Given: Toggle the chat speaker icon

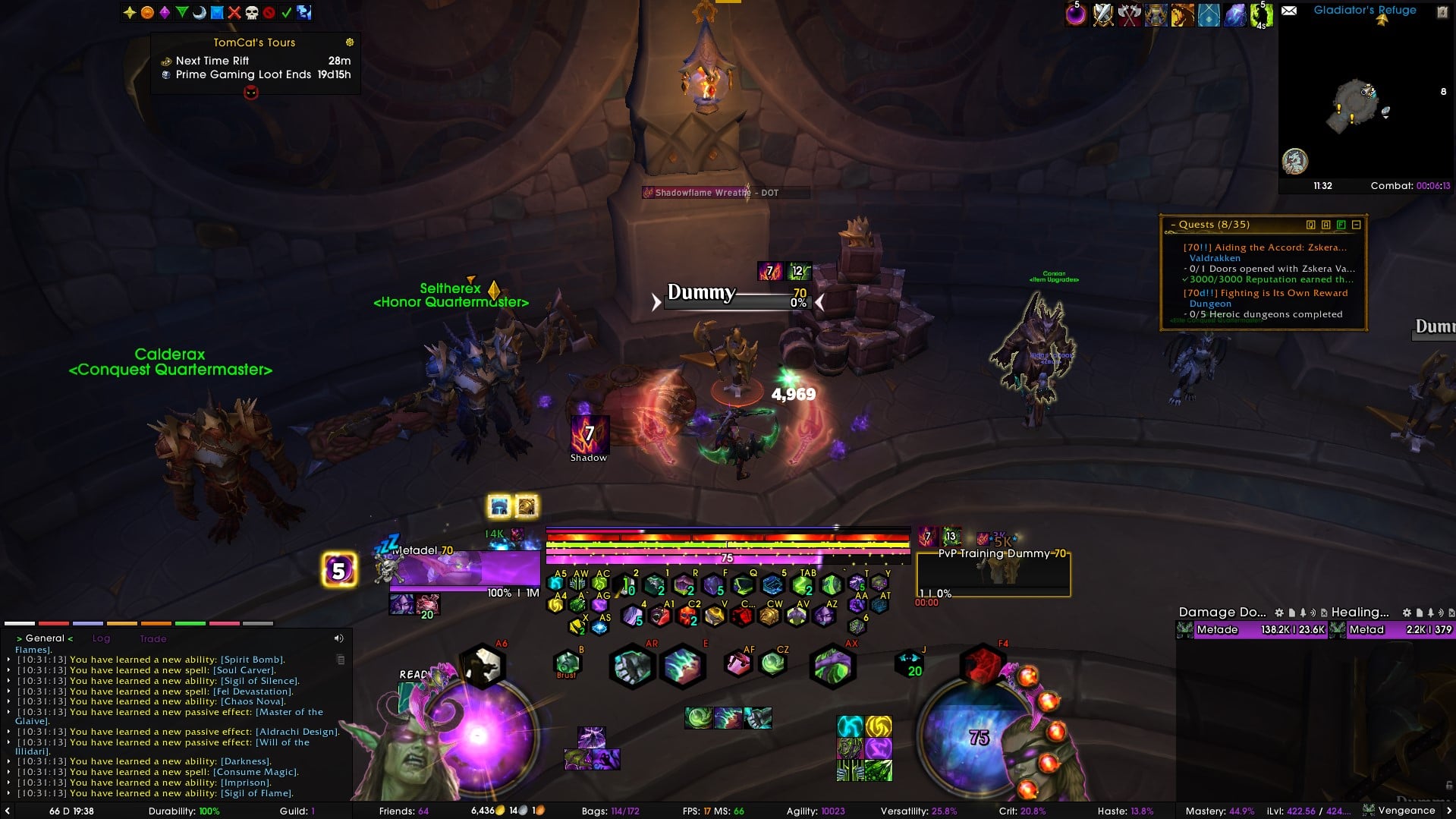Looking at the screenshot, I should 338,638.
